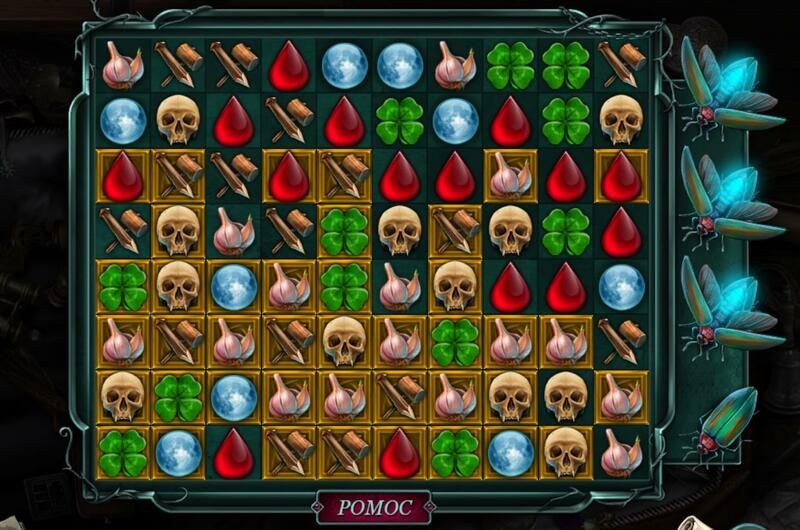The height and width of the screenshot is (530, 800).
Task: Select the skull between moon orb and blood drop
Action: click(178, 120)
